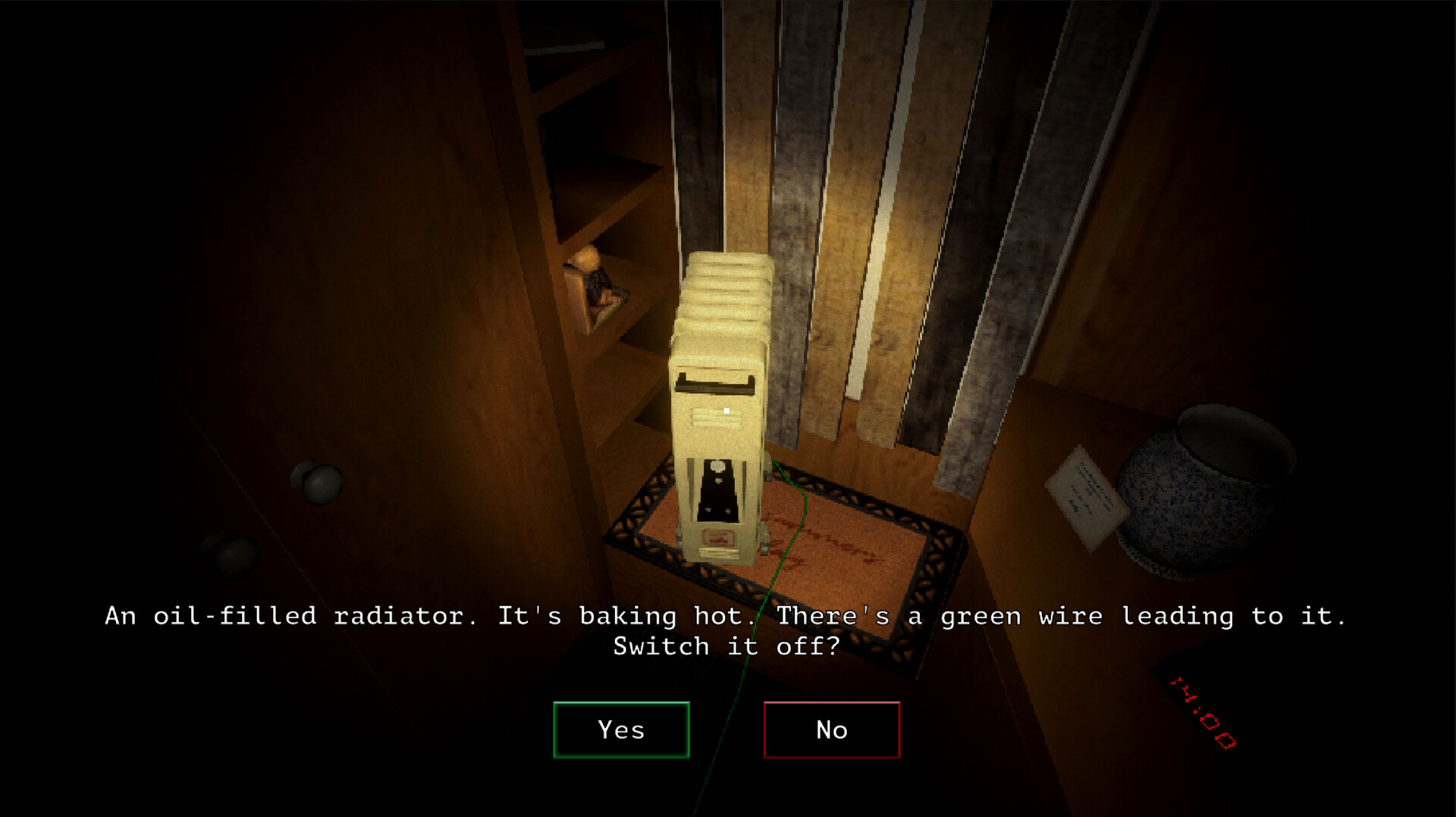Keep the radiator on by choosing No
Viewport: 1456px width, 817px height.
click(x=832, y=730)
